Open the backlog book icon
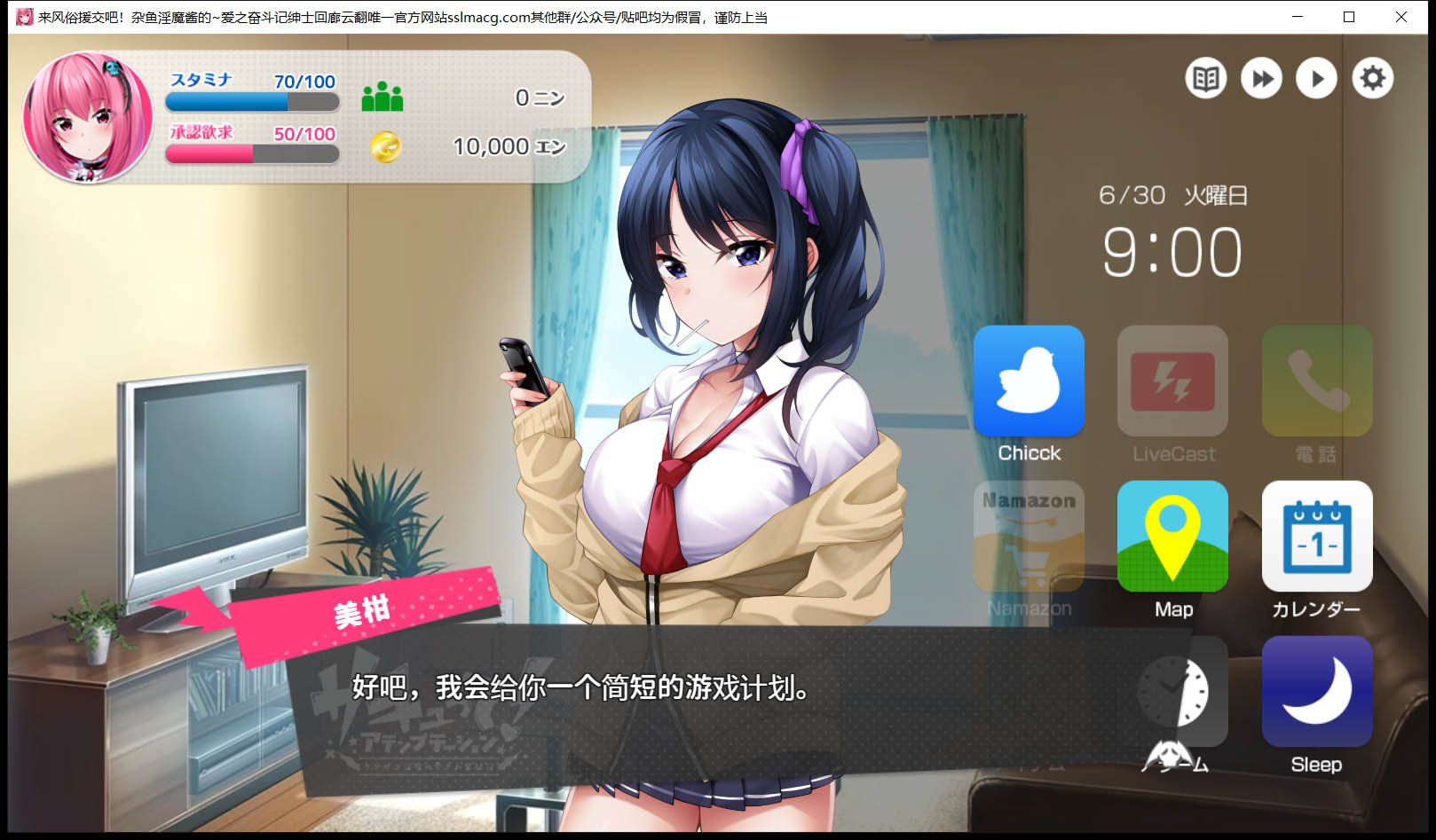 click(x=1207, y=78)
